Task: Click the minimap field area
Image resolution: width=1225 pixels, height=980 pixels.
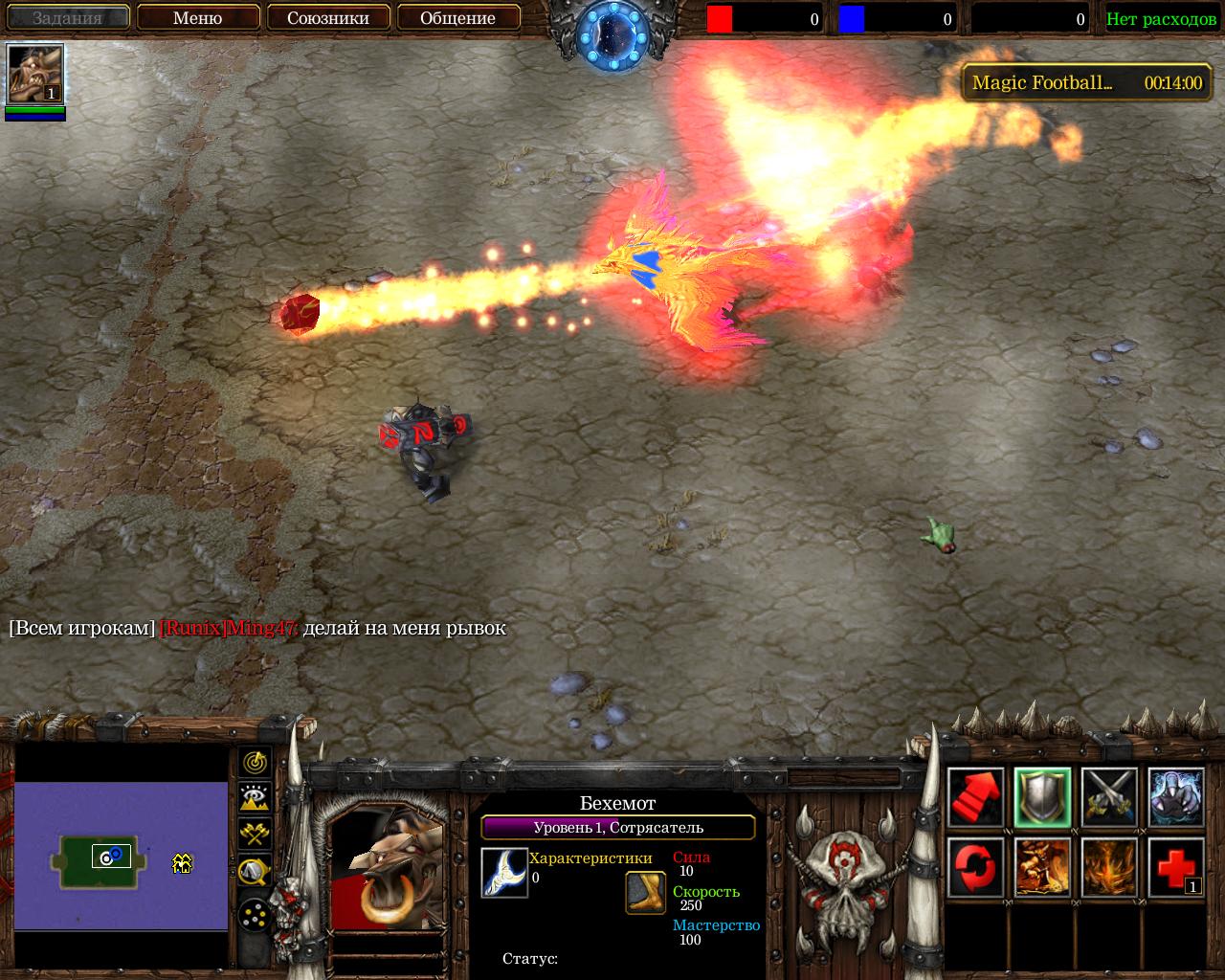Action: click(x=121, y=854)
